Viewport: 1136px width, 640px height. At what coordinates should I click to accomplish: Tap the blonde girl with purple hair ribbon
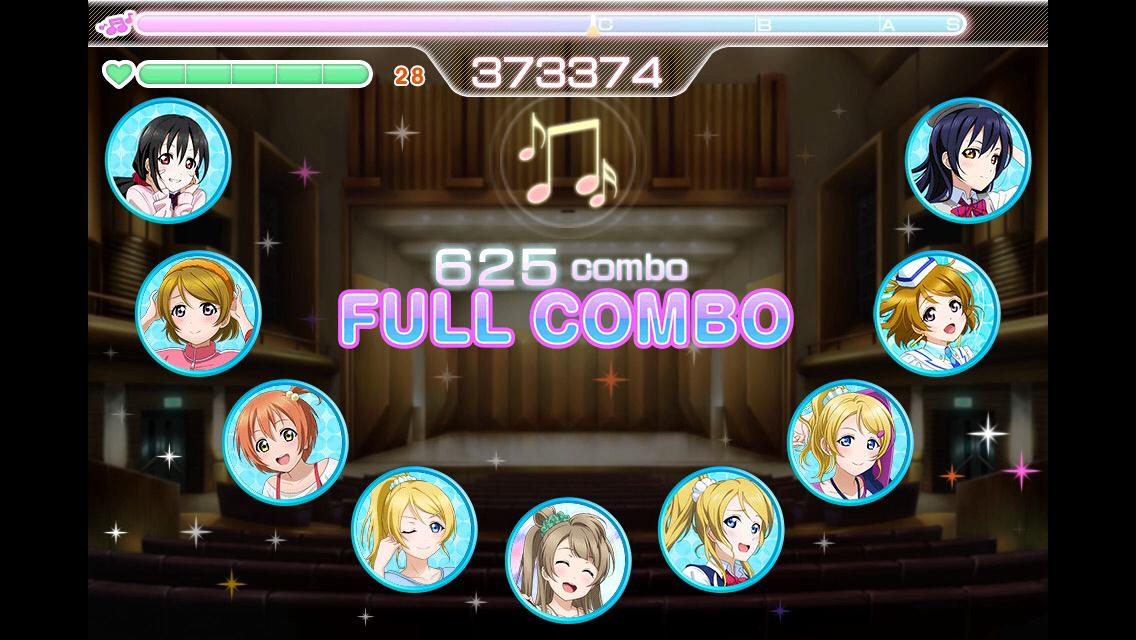[850, 442]
